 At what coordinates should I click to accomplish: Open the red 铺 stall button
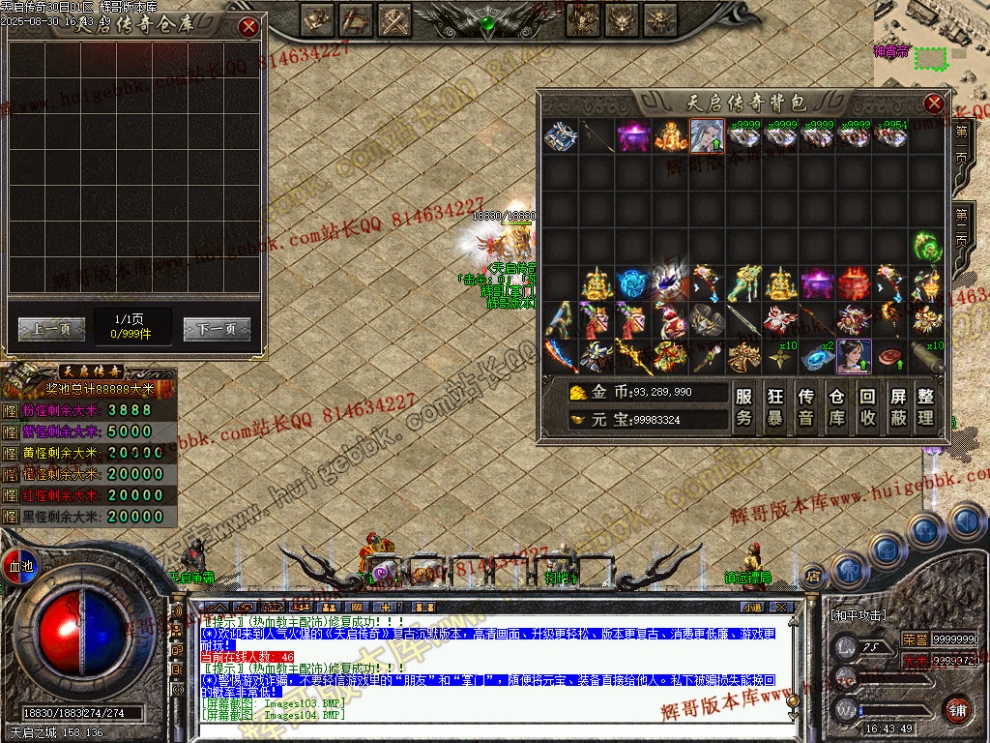pos(957,709)
